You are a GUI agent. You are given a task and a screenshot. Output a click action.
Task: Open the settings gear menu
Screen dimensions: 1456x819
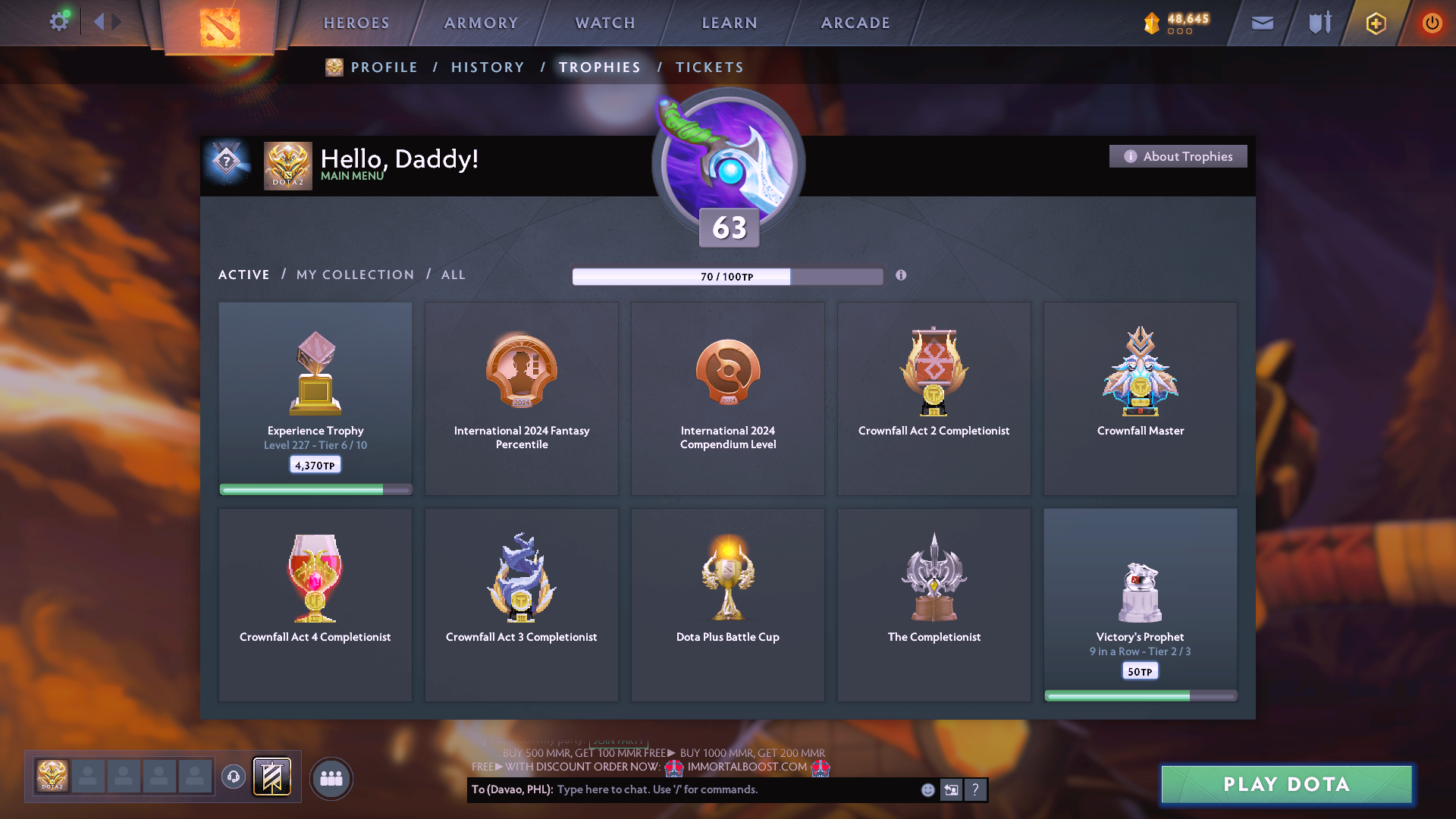point(59,22)
